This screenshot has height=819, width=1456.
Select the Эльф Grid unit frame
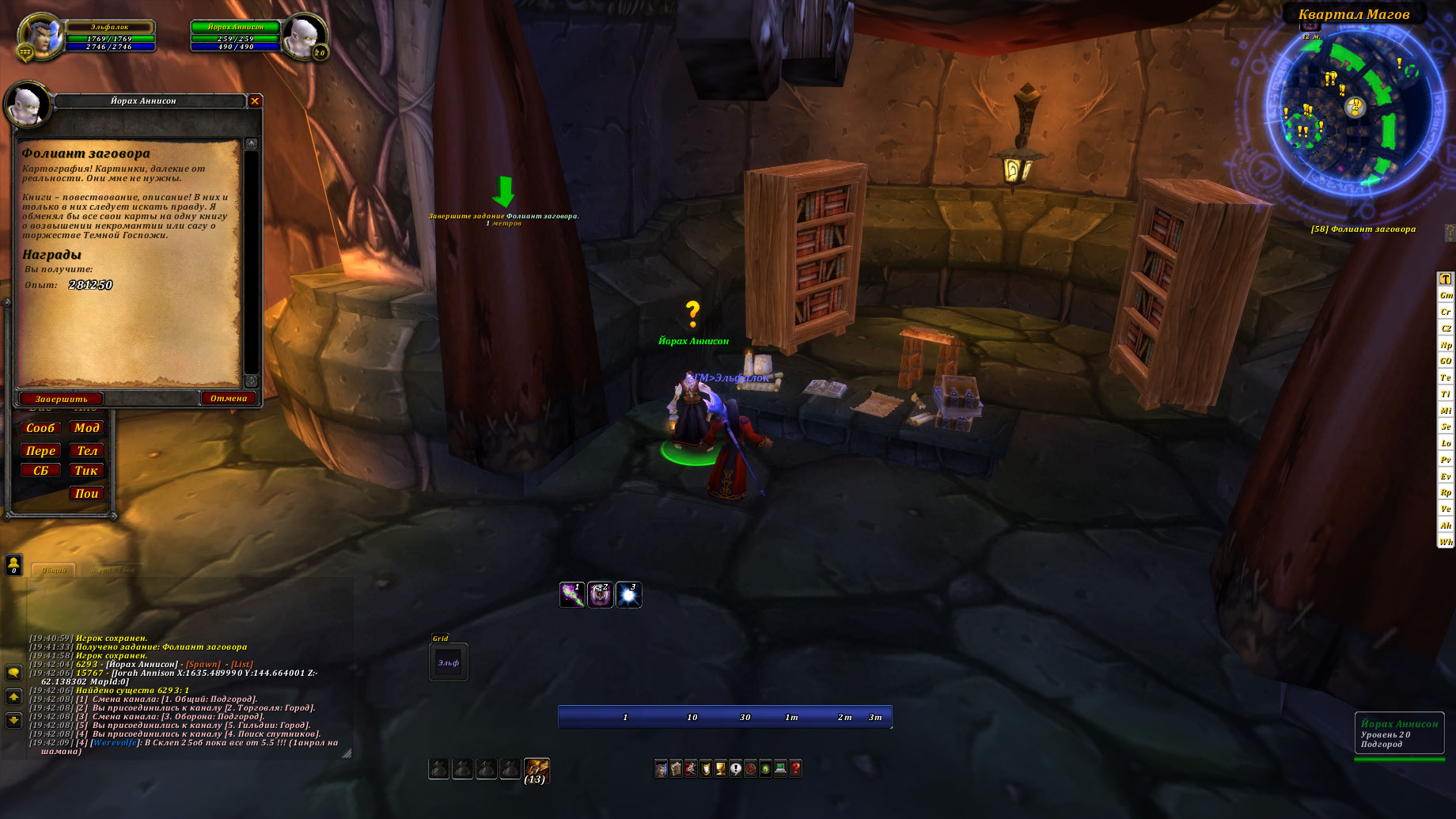point(449,663)
